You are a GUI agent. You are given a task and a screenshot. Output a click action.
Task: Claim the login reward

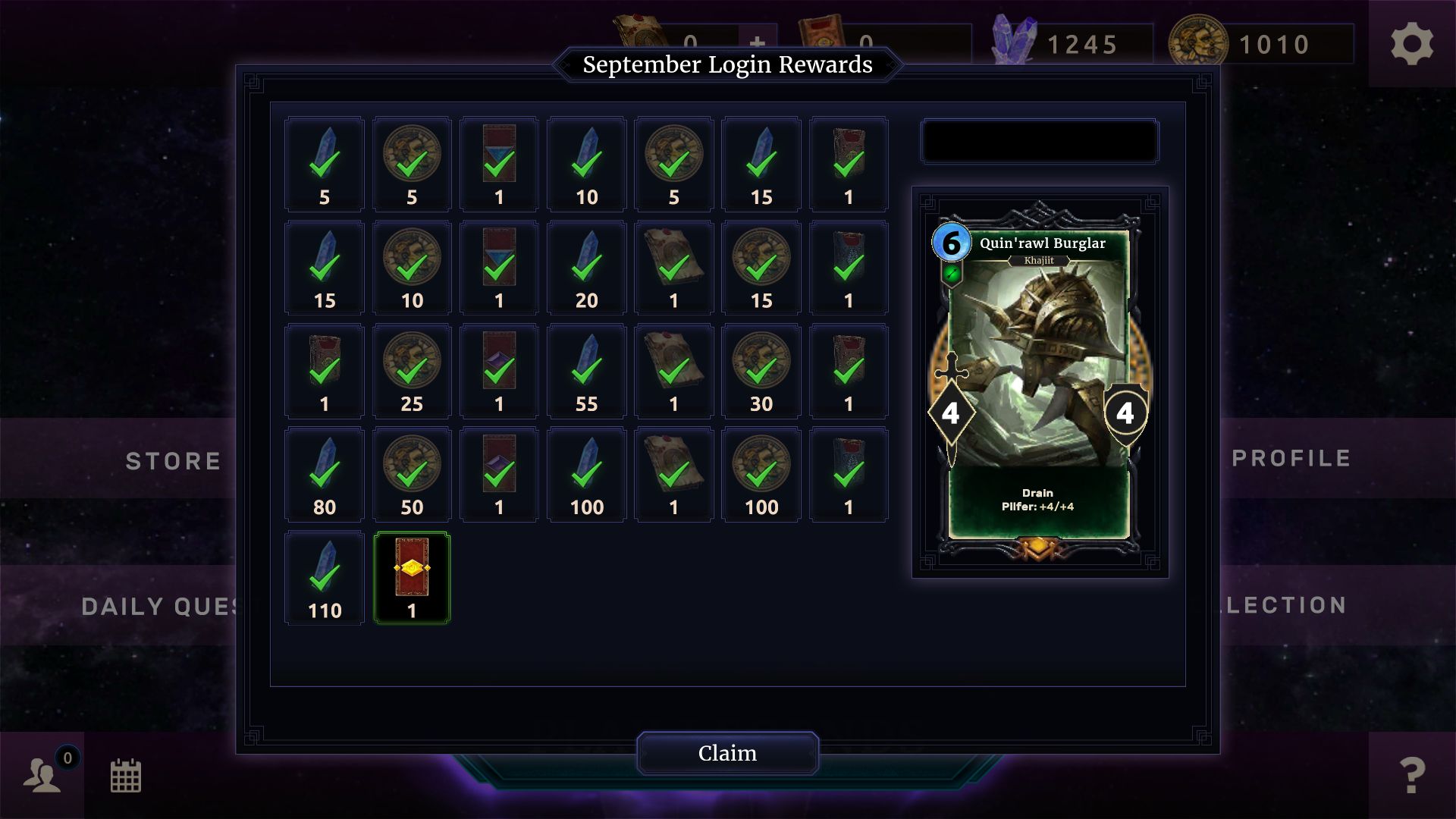pyautogui.click(x=727, y=753)
